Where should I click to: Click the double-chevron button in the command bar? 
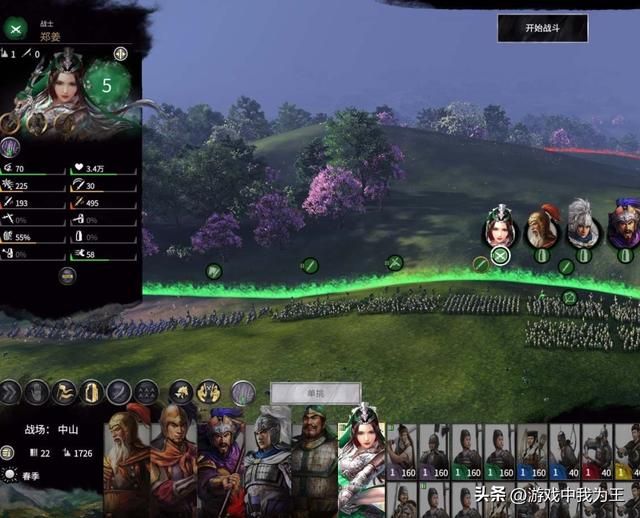(x=10, y=392)
